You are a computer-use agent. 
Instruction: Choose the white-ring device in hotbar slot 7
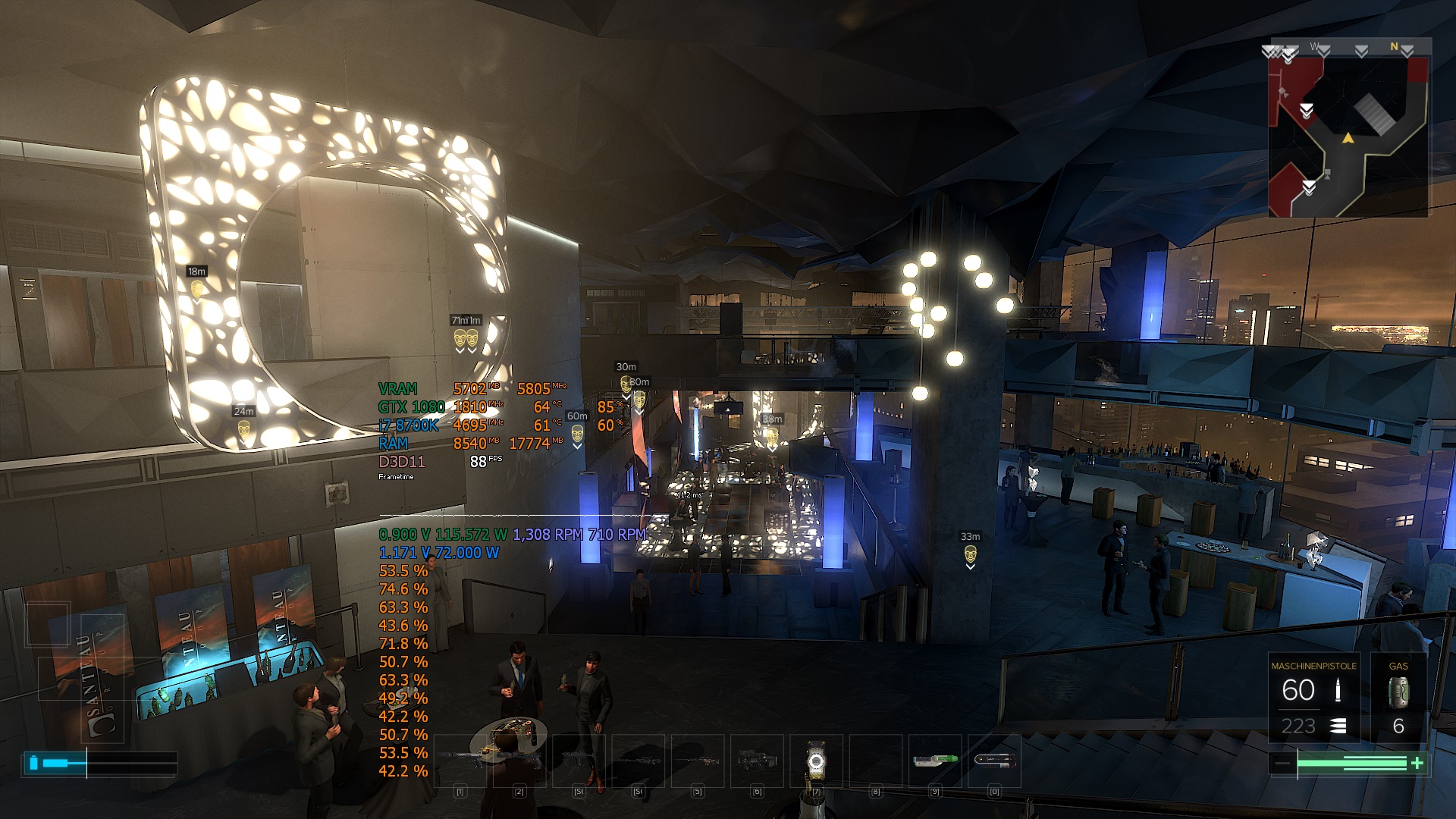coord(815,761)
